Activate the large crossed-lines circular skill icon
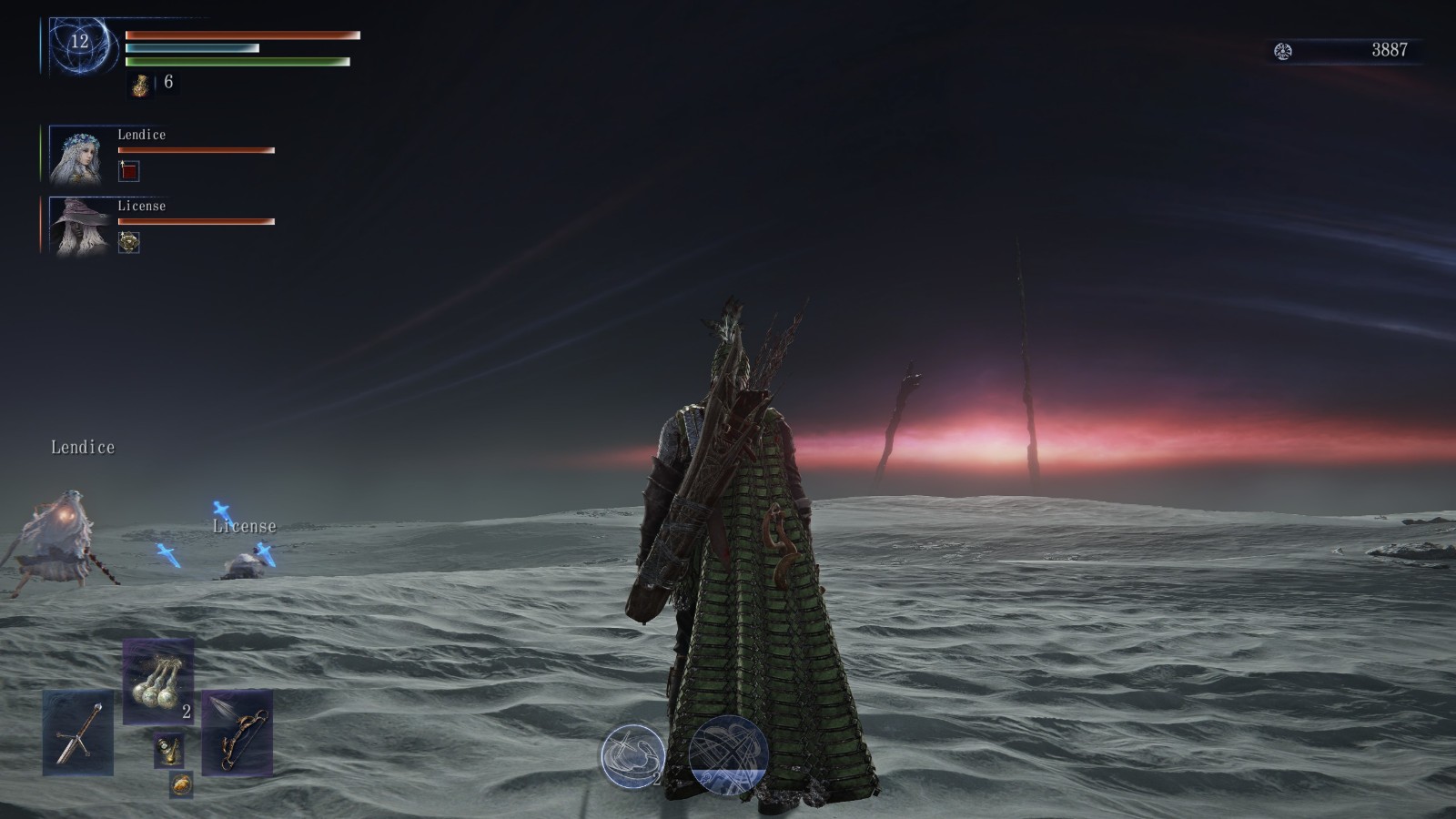 [x=728, y=755]
